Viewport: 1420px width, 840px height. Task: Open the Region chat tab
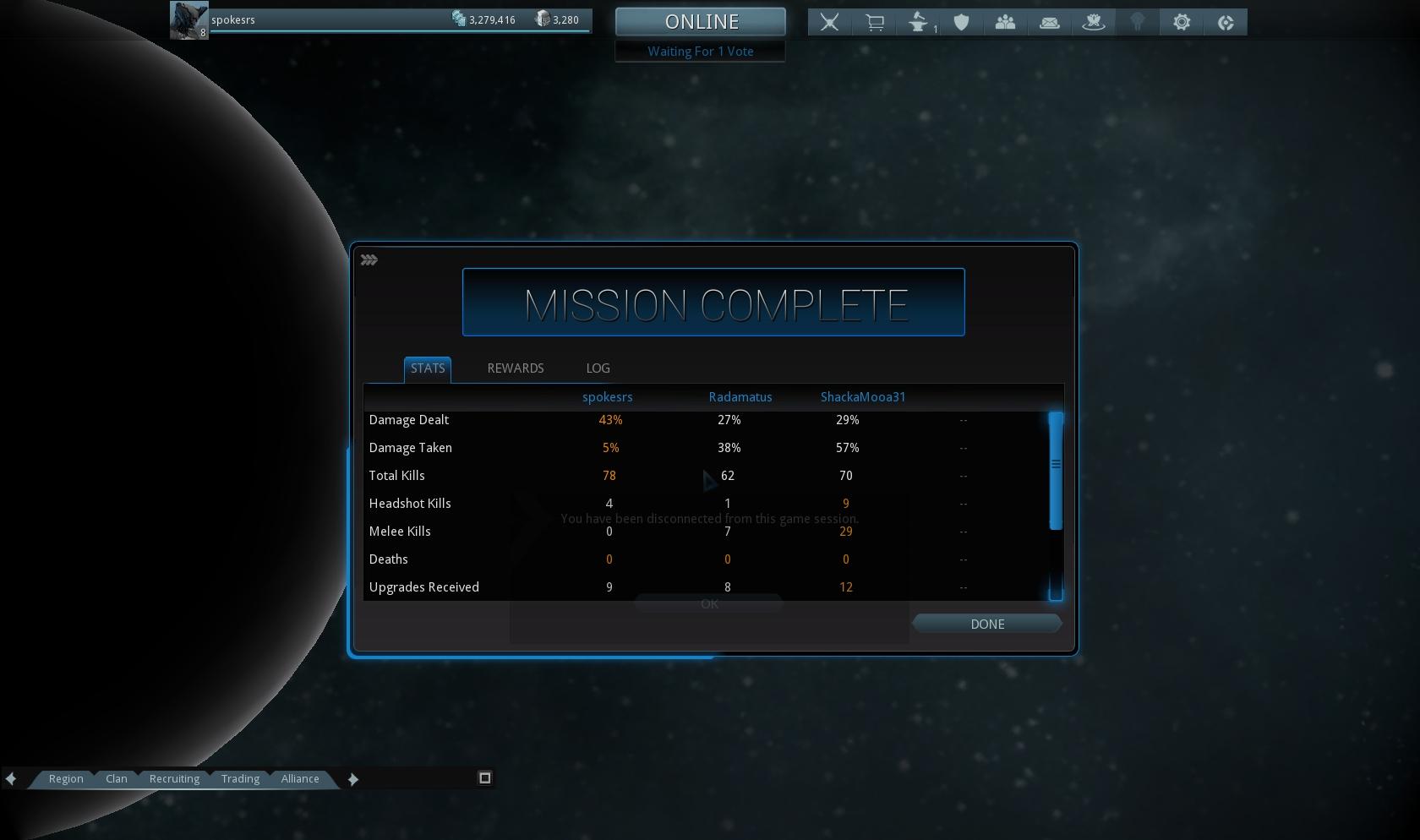click(x=66, y=779)
